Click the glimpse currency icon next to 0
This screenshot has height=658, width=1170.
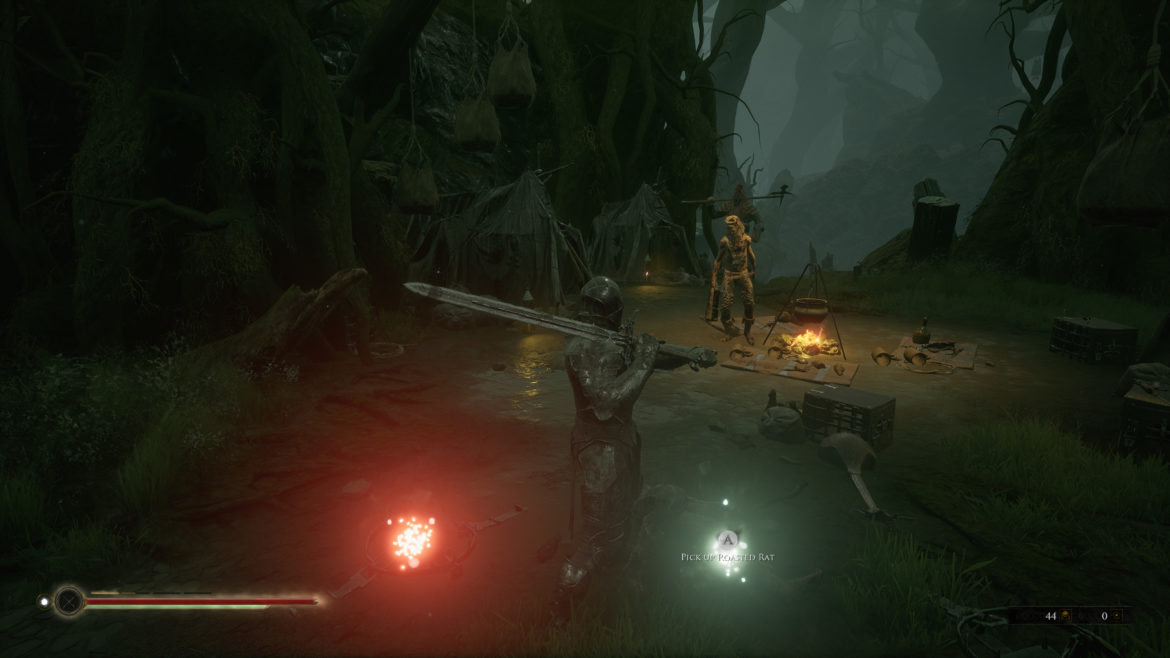1119,616
